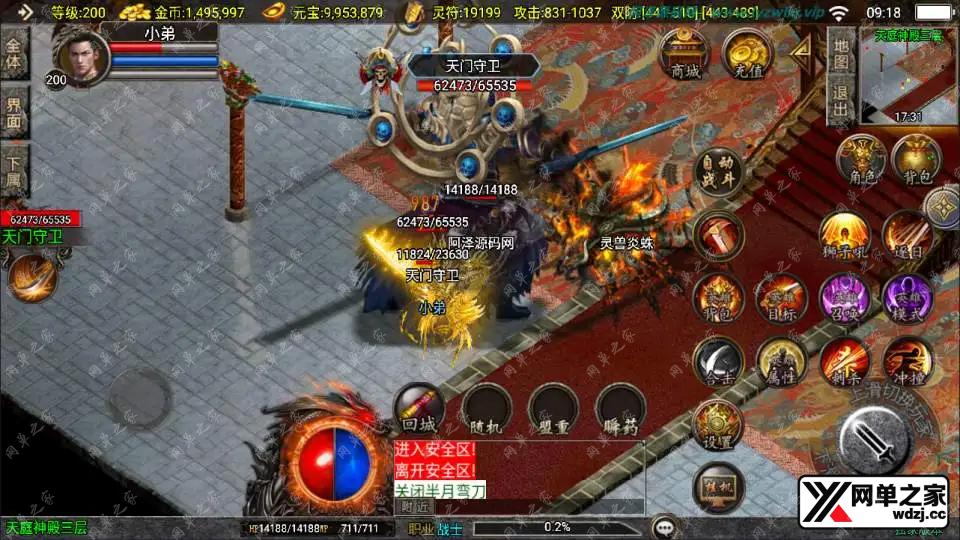Activate the 狮子吼 lion roar skill
The width and height of the screenshot is (960, 540).
click(844, 234)
